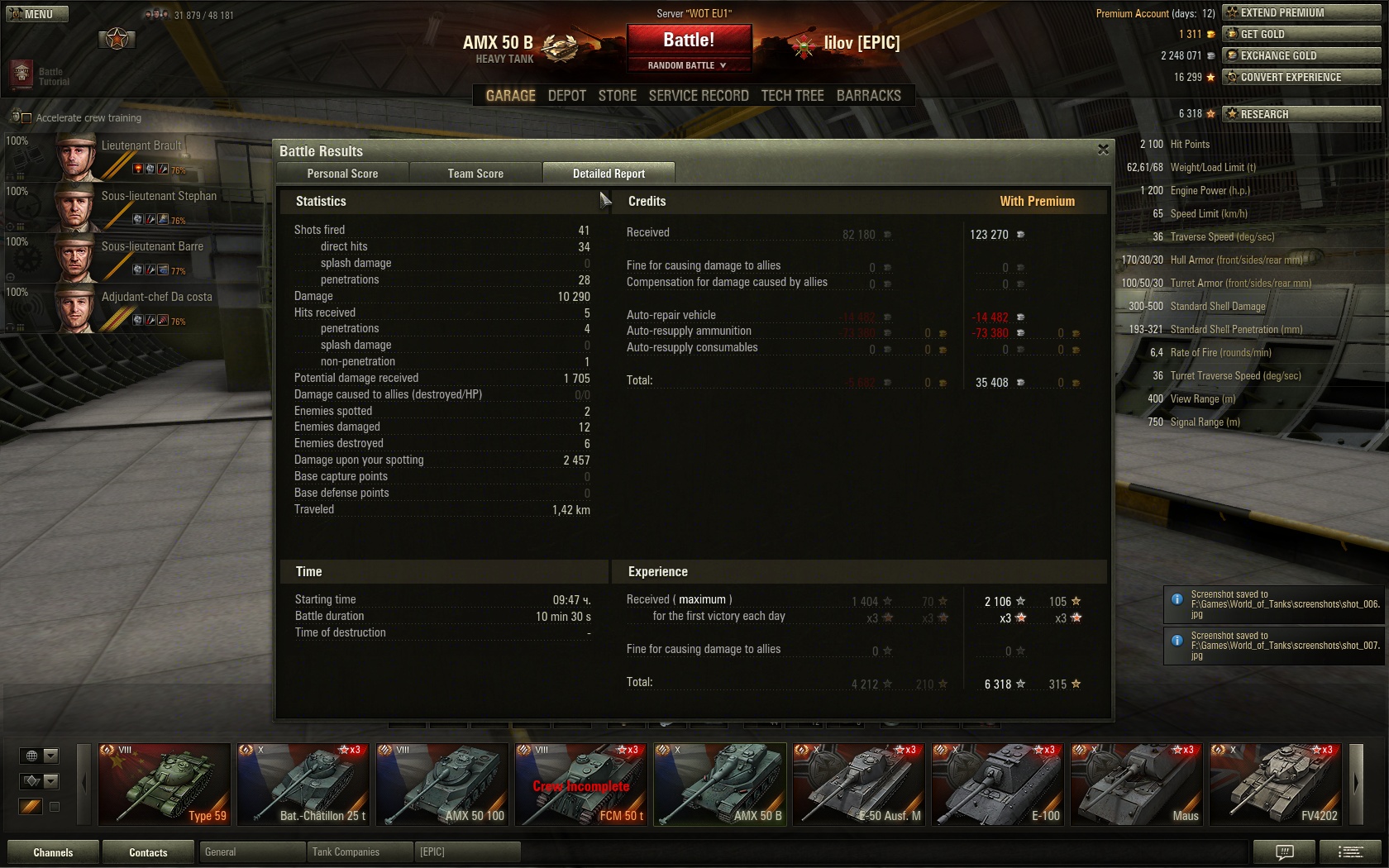Open the Store section
The width and height of the screenshot is (1389, 868).
point(617,96)
